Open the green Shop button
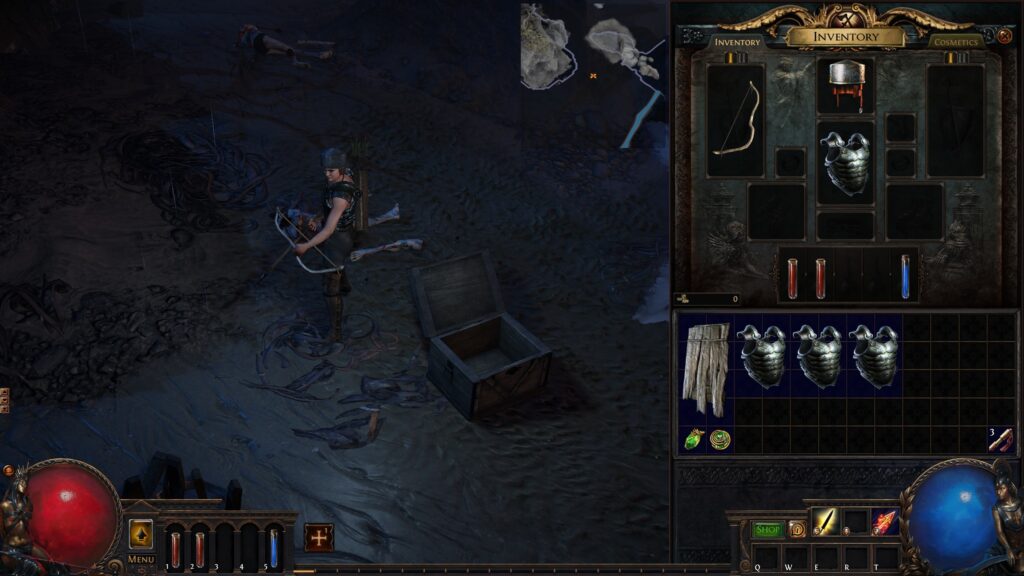Image resolution: width=1024 pixels, height=576 pixels. click(x=767, y=529)
